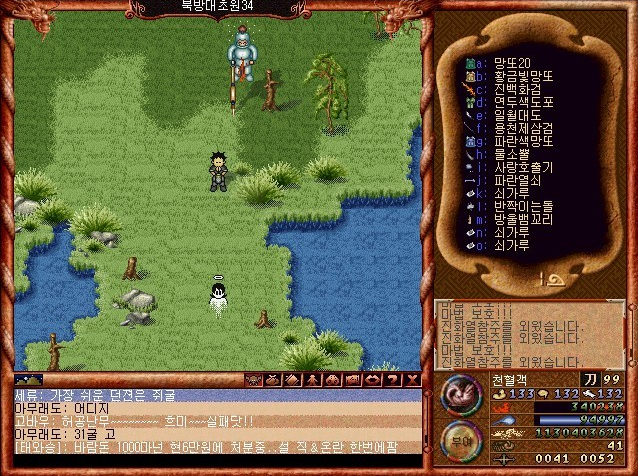Select the 망또20 inventory item
Screen dimensions: 638x476
[512, 63]
